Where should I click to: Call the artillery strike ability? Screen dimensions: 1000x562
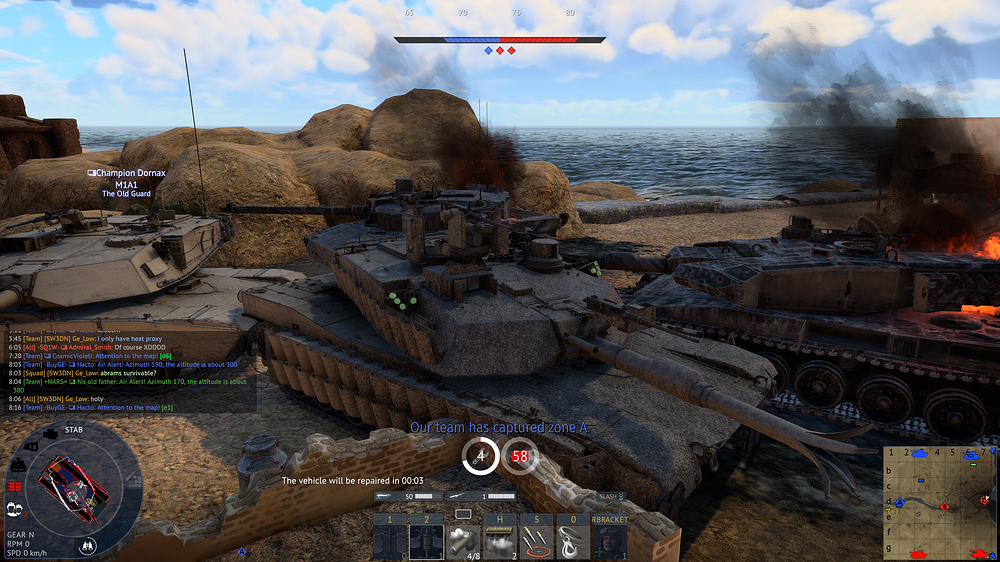(536, 542)
